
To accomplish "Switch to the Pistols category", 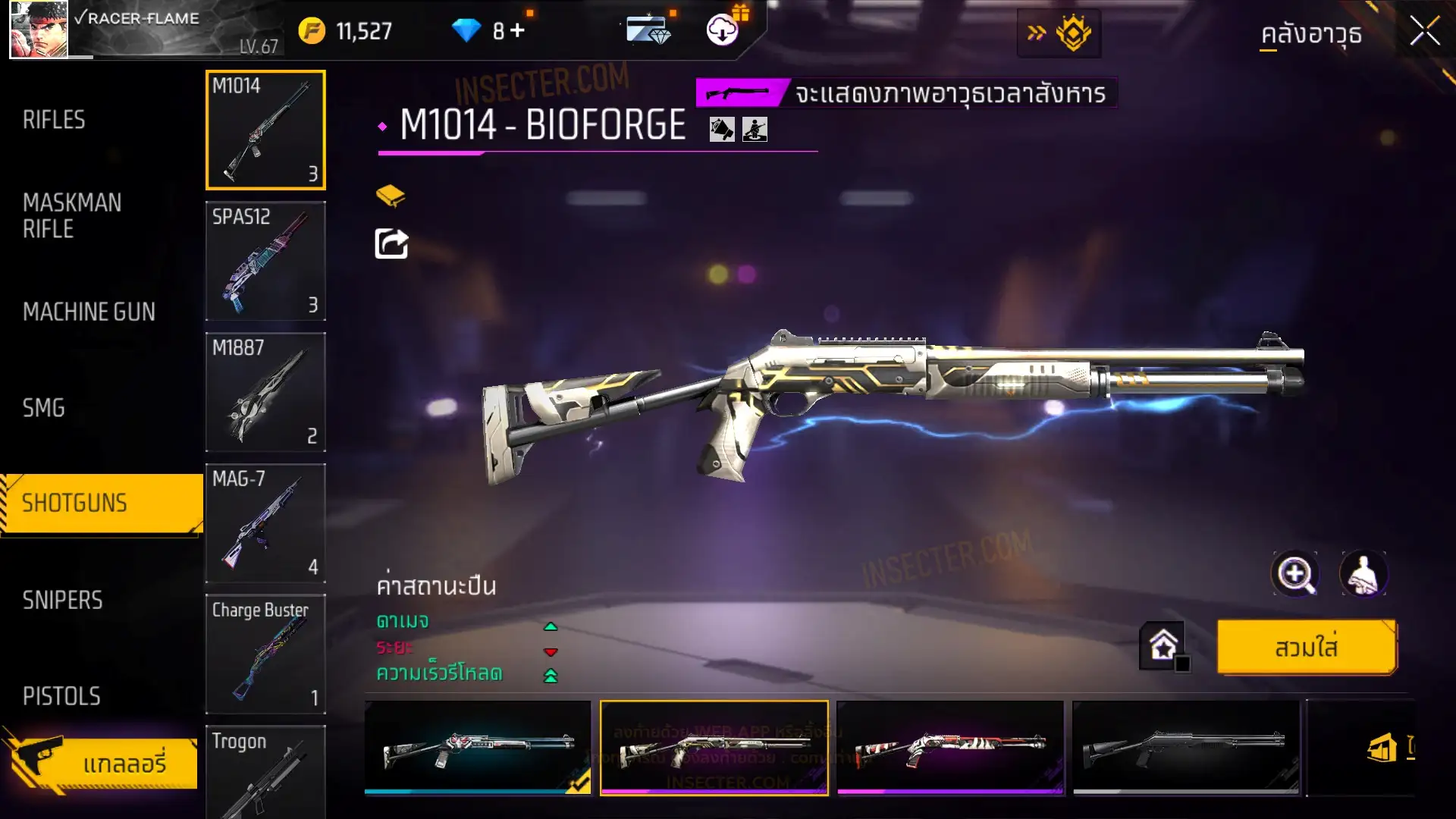I will (61, 696).
